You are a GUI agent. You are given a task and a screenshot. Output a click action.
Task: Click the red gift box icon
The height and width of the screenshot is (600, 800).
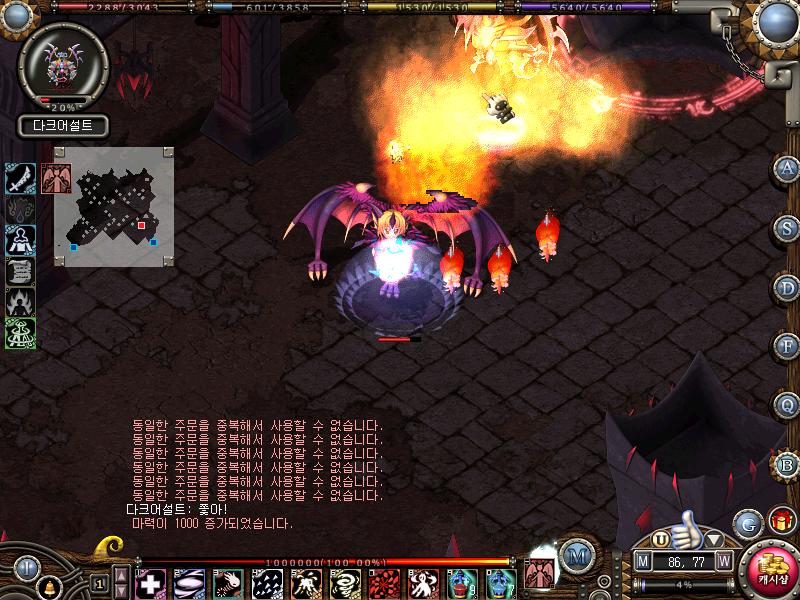(781, 521)
